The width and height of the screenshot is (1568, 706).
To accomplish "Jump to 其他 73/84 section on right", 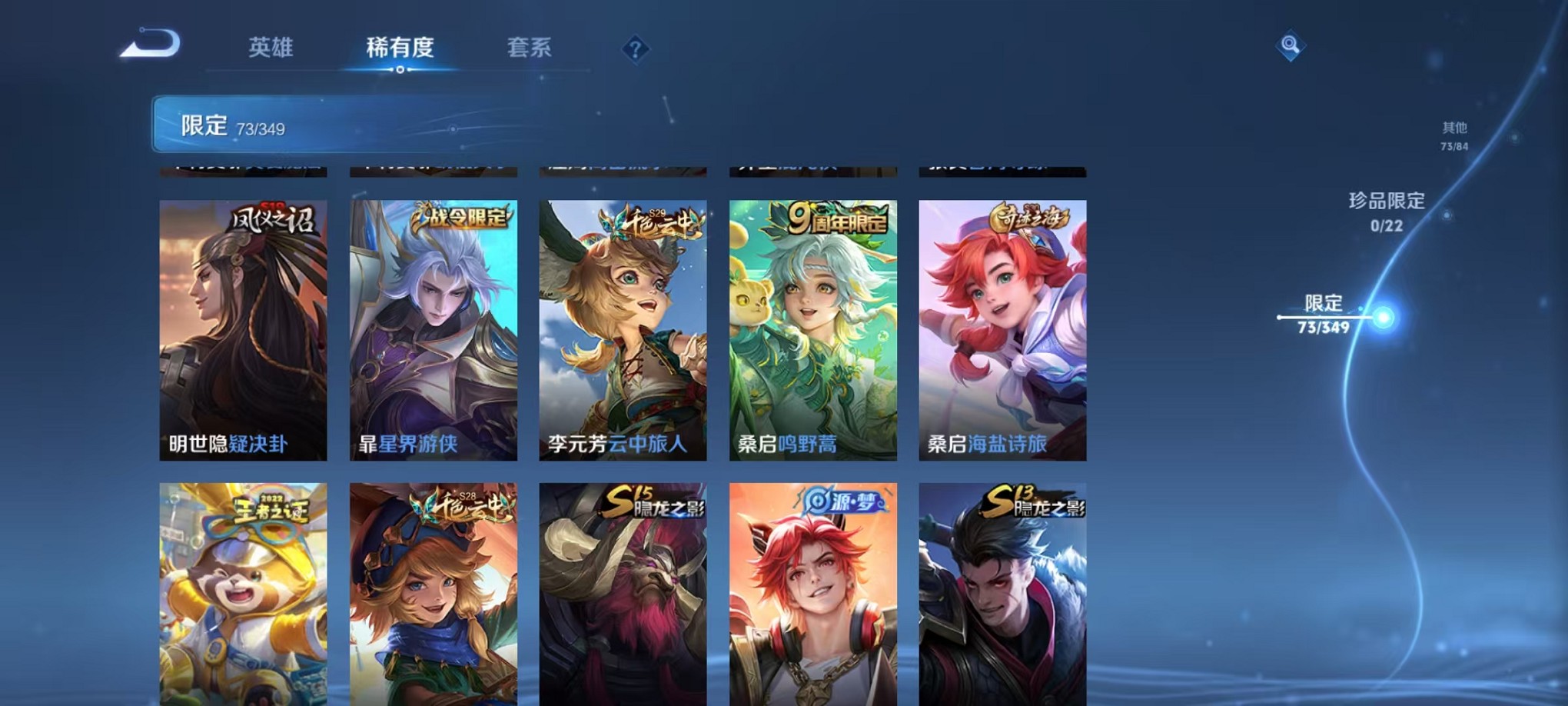I will pyautogui.click(x=1453, y=136).
